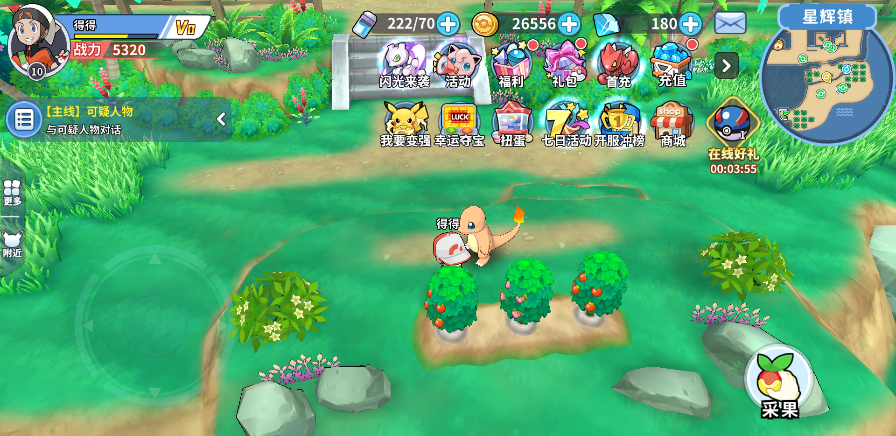896x436 pixels.
Task: Collapse the 主线 quest tracker arrow
Action: (221, 119)
